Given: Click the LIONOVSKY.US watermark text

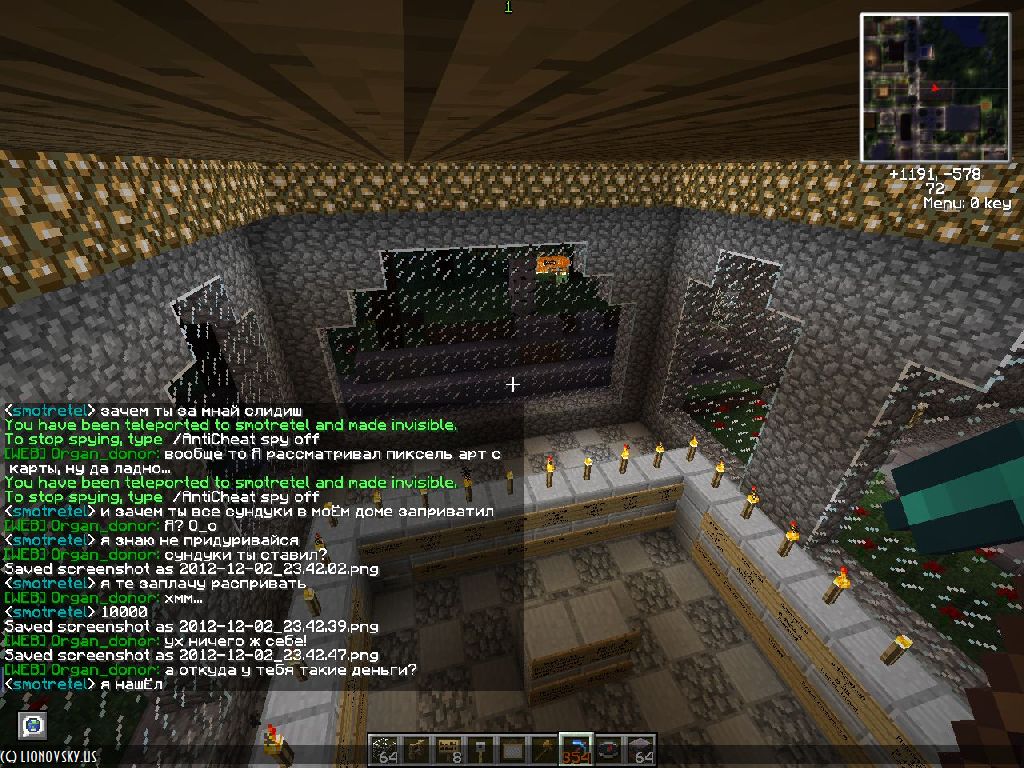Looking at the screenshot, I should click(x=50, y=758).
